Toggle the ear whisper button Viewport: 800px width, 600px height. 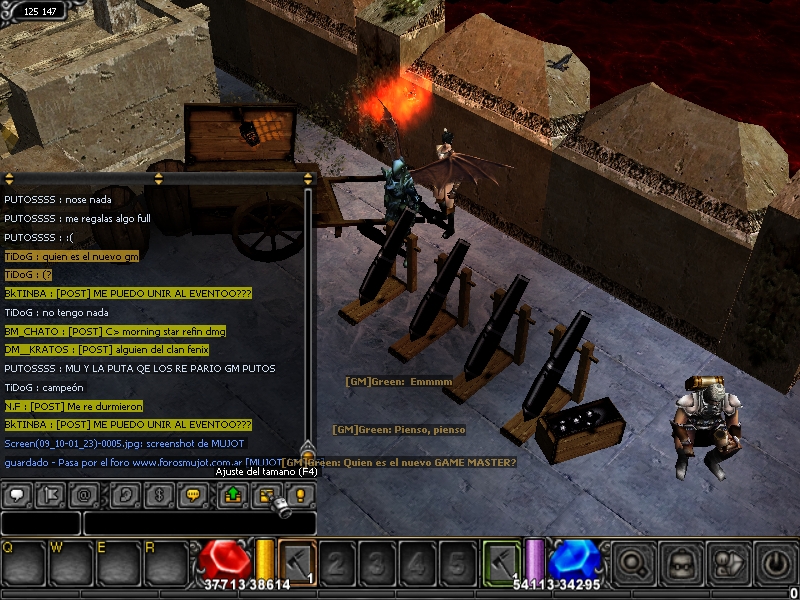click(x=126, y=495)
